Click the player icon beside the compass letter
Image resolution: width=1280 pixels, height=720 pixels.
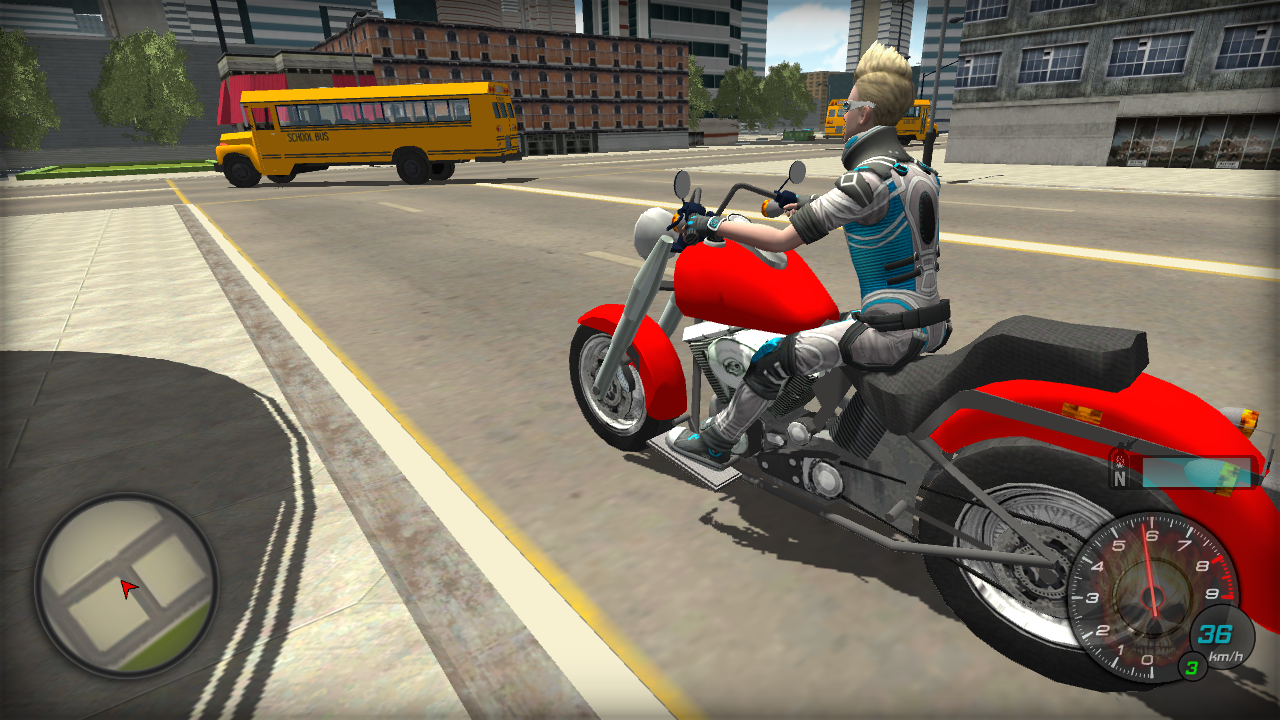1120,461
